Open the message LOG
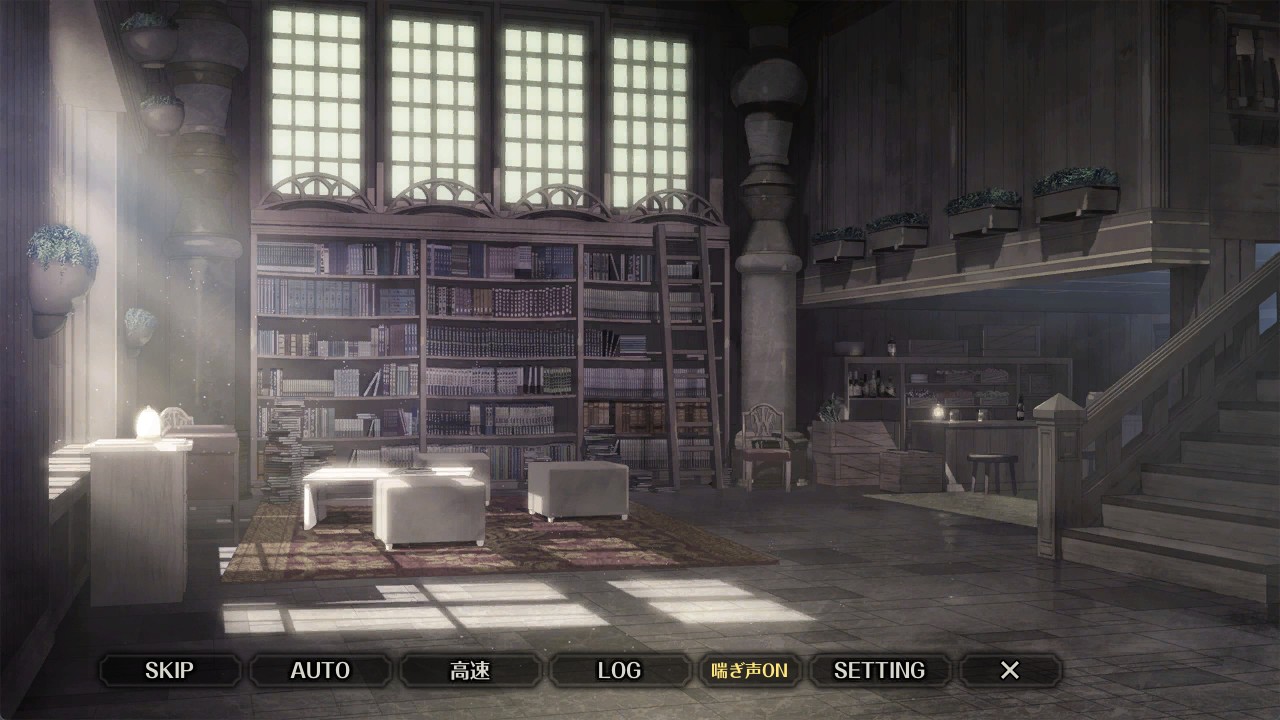This screenshot has width=1280, height=720. pos(619,670)
